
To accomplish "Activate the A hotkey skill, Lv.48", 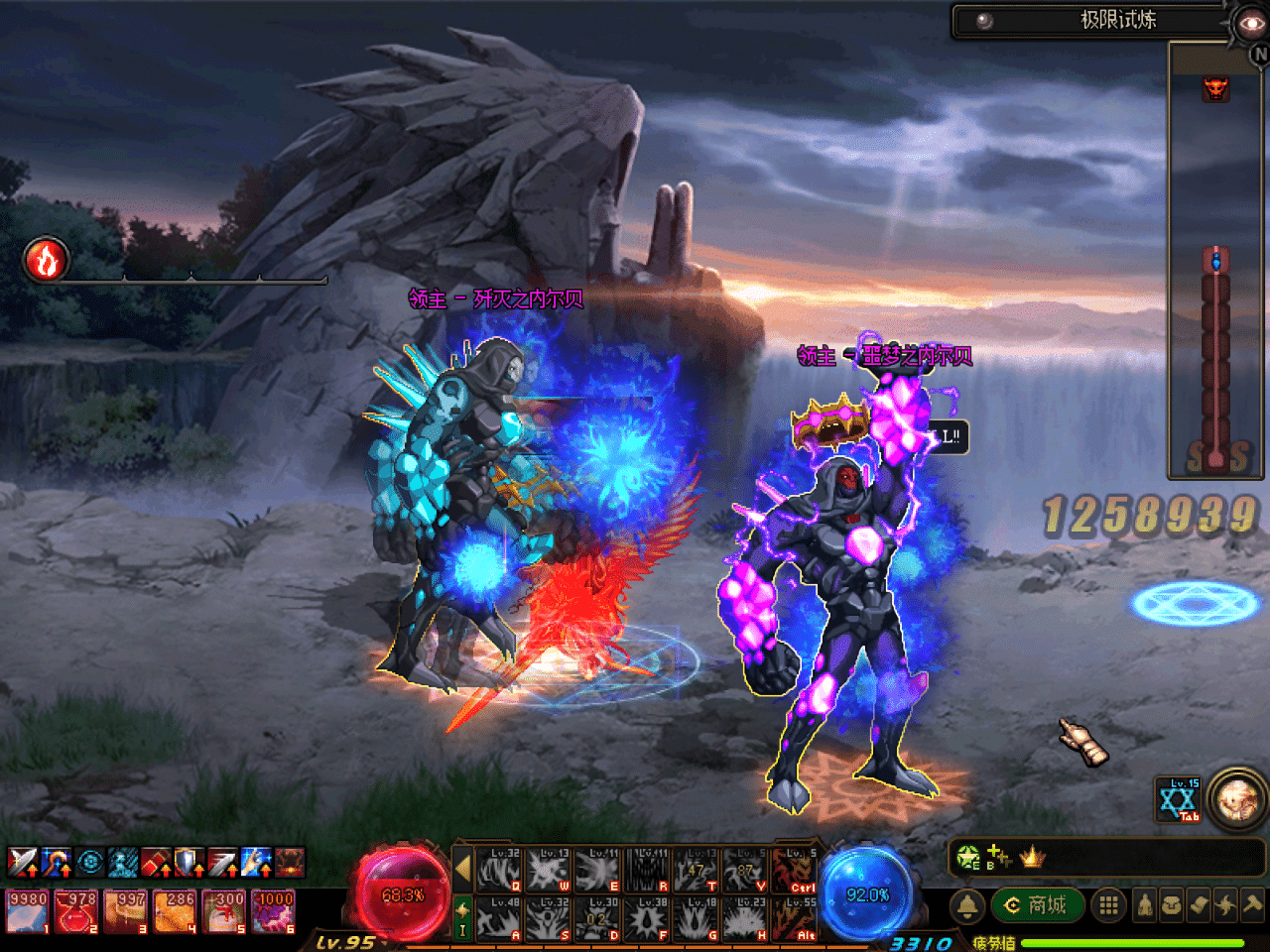I will click(499, 919).
